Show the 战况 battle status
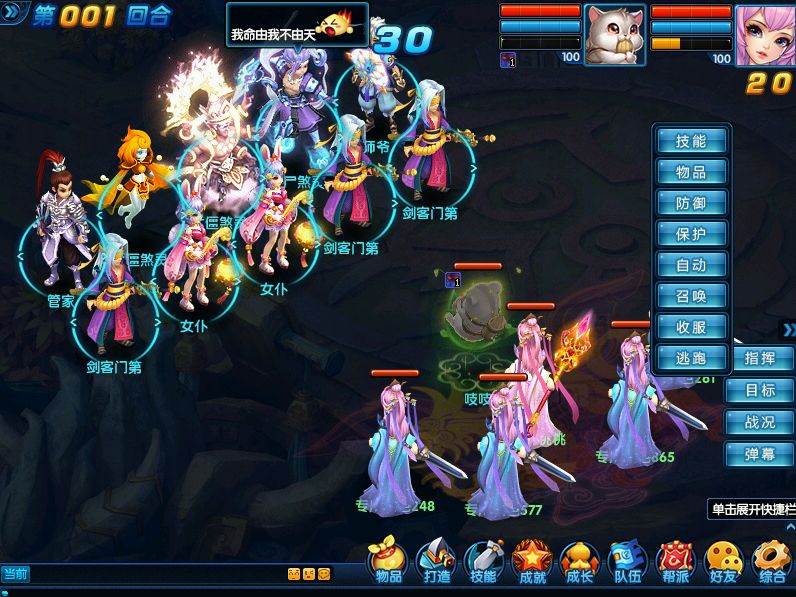 coord(760,423)
